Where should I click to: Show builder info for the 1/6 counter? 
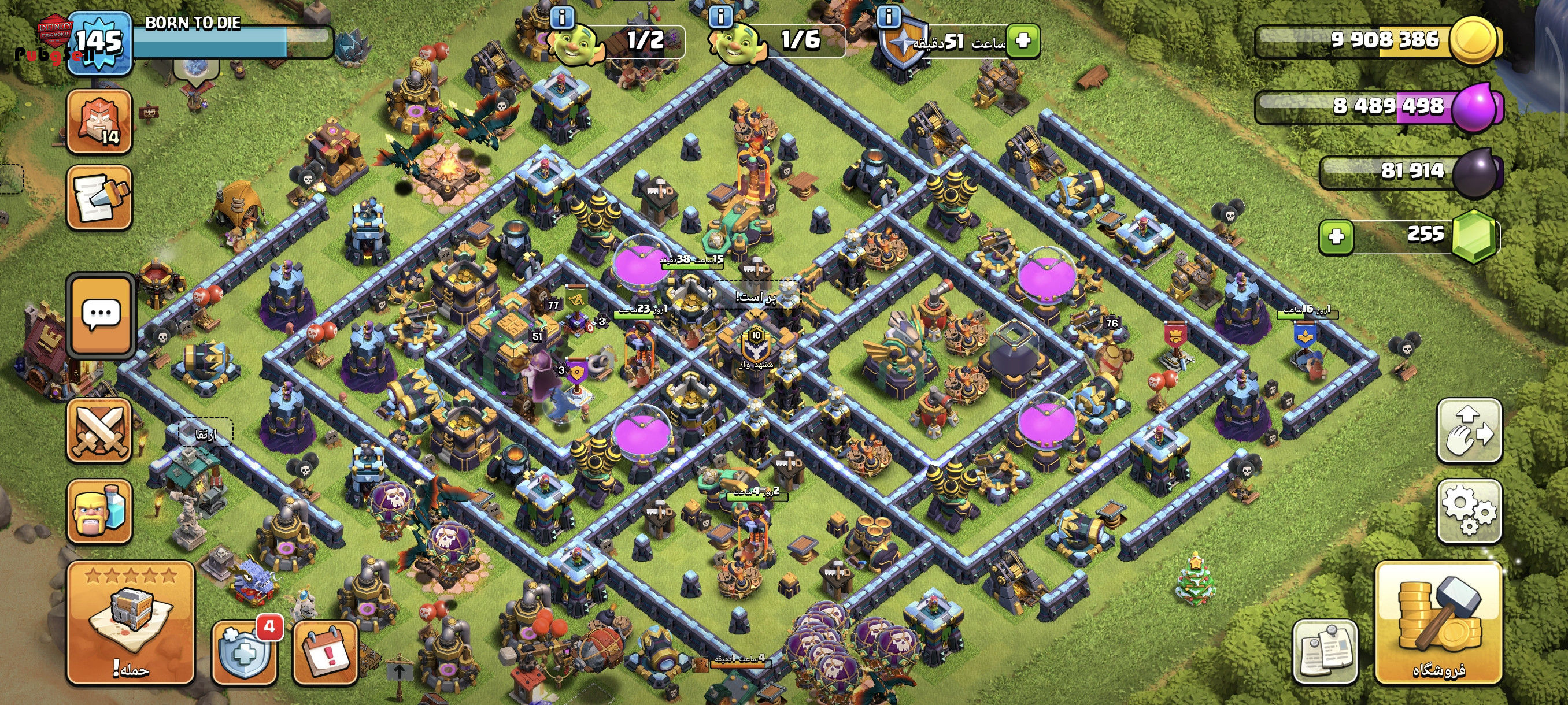[x=722, y=17]
